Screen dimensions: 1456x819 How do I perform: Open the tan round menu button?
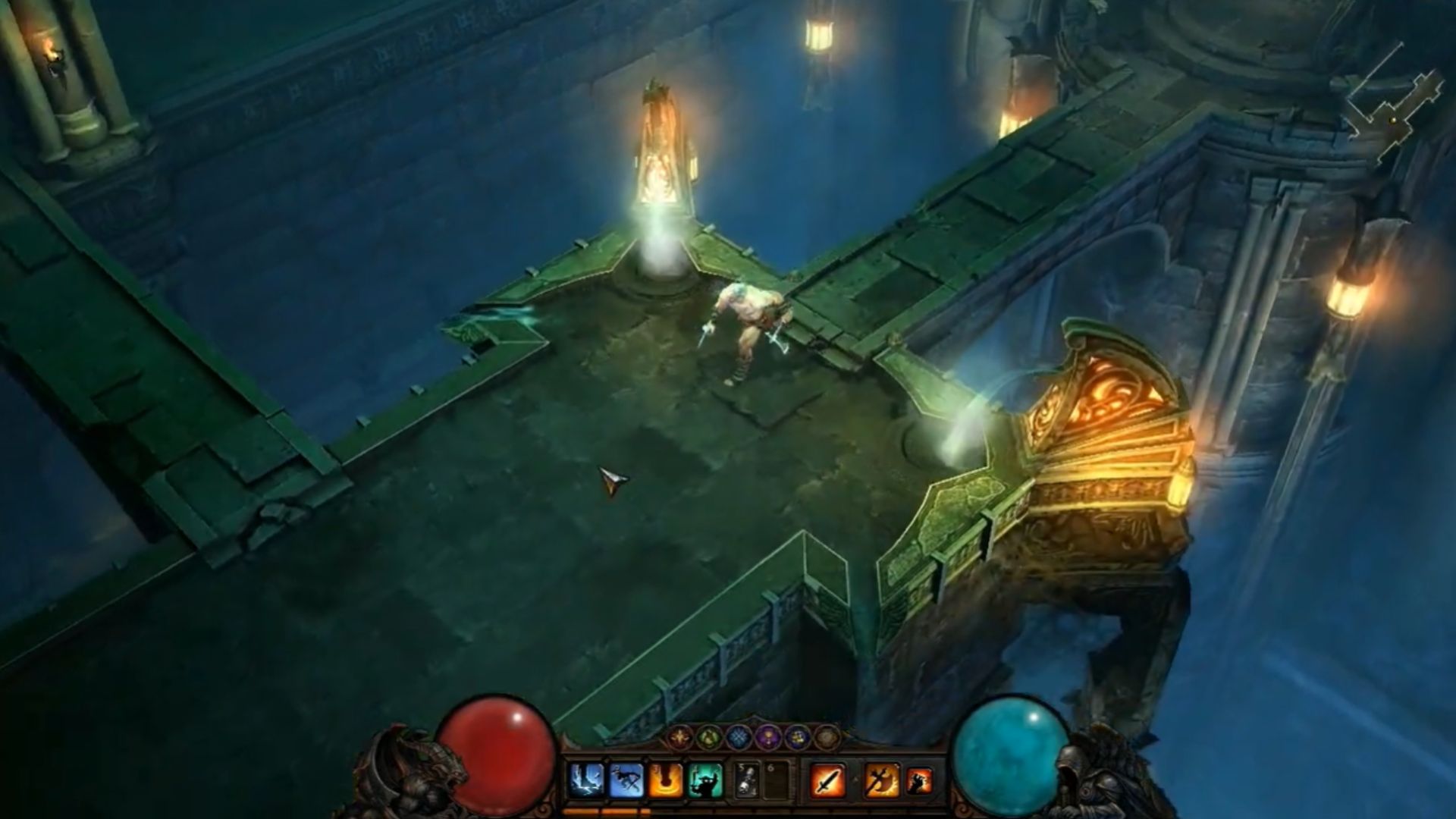(x=825, y=736)
